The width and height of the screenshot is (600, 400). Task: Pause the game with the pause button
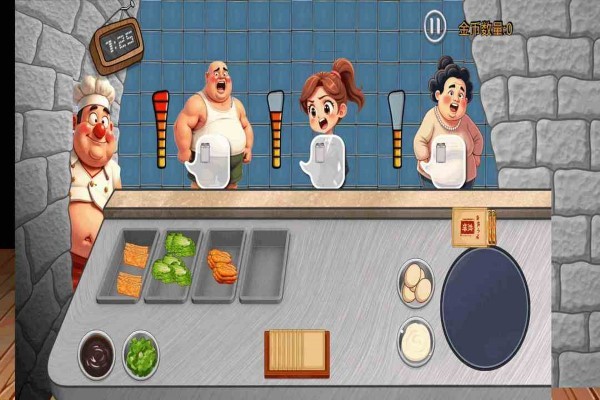pos(435,26)
